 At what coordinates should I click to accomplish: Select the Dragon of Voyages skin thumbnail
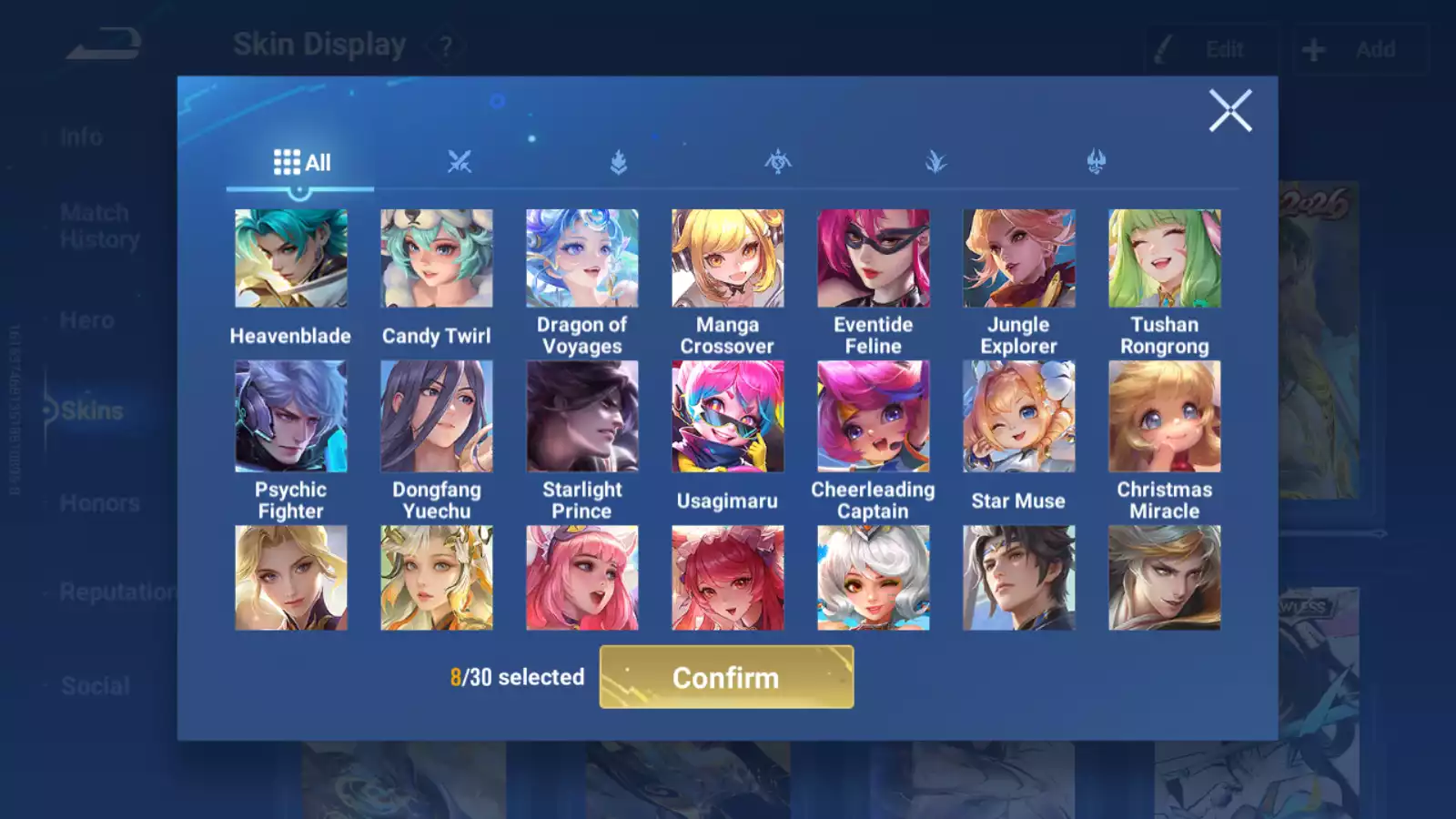click(582, 258)
